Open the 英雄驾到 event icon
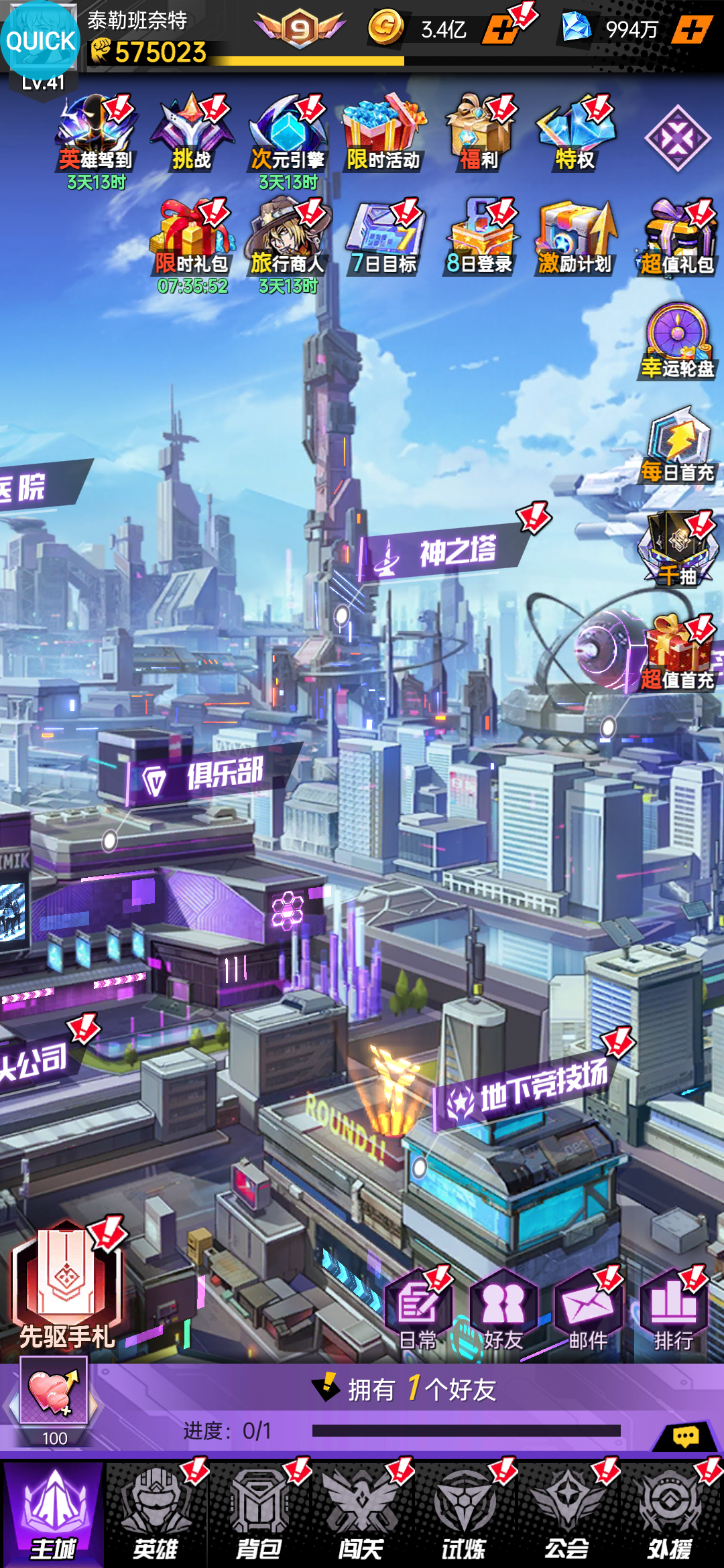Image resolution: width=724 pixels, height=1568 pixels. [x=96, y=135]
